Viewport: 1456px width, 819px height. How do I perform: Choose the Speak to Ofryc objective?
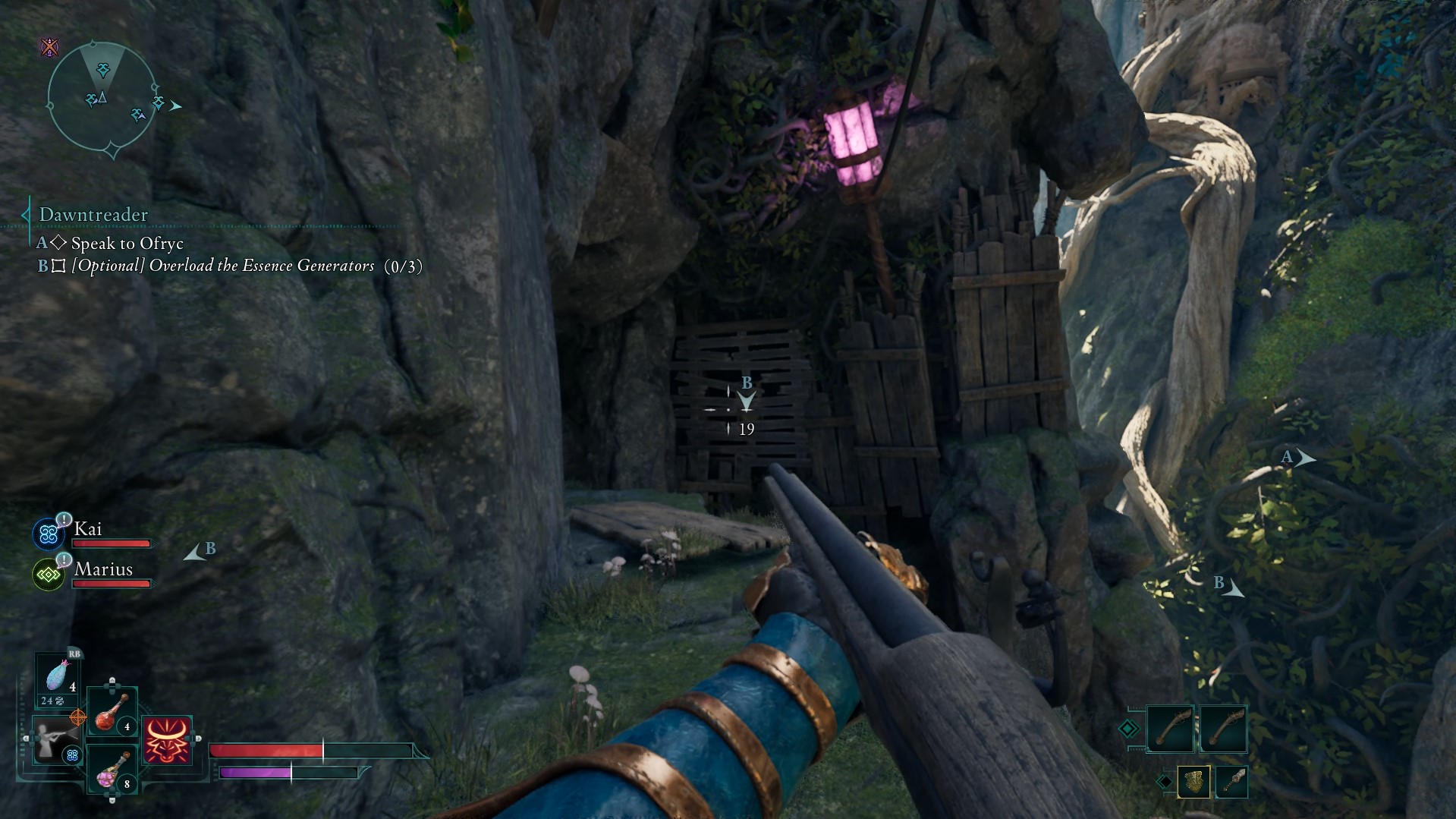[127, 244]
